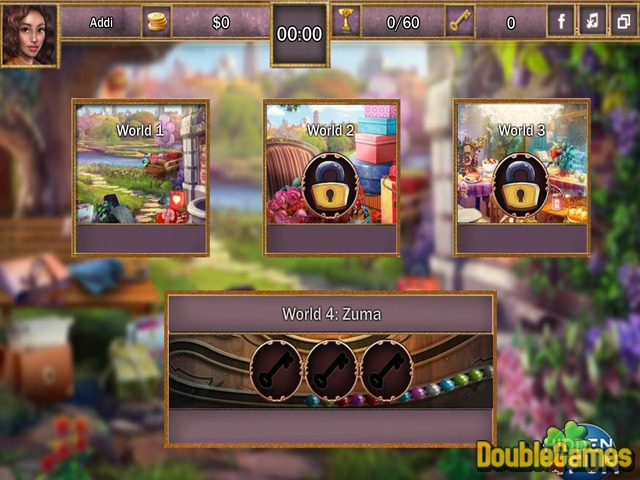Click the gold coins icon

tap(157, 22)
